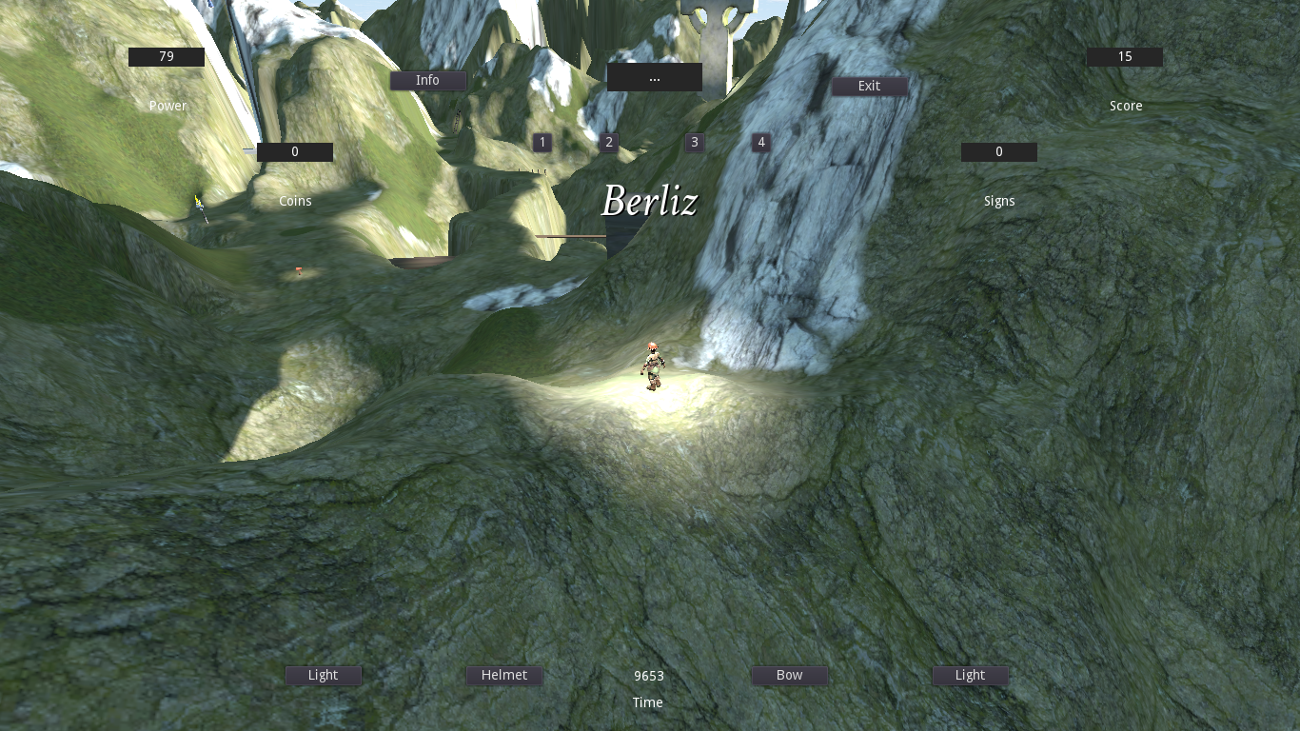Image resolution: width=1300 pixels, height=731 pixels.
Task: Expand the Score counter showing 15
Action: pyautogui.click(x=1124, y=56)
